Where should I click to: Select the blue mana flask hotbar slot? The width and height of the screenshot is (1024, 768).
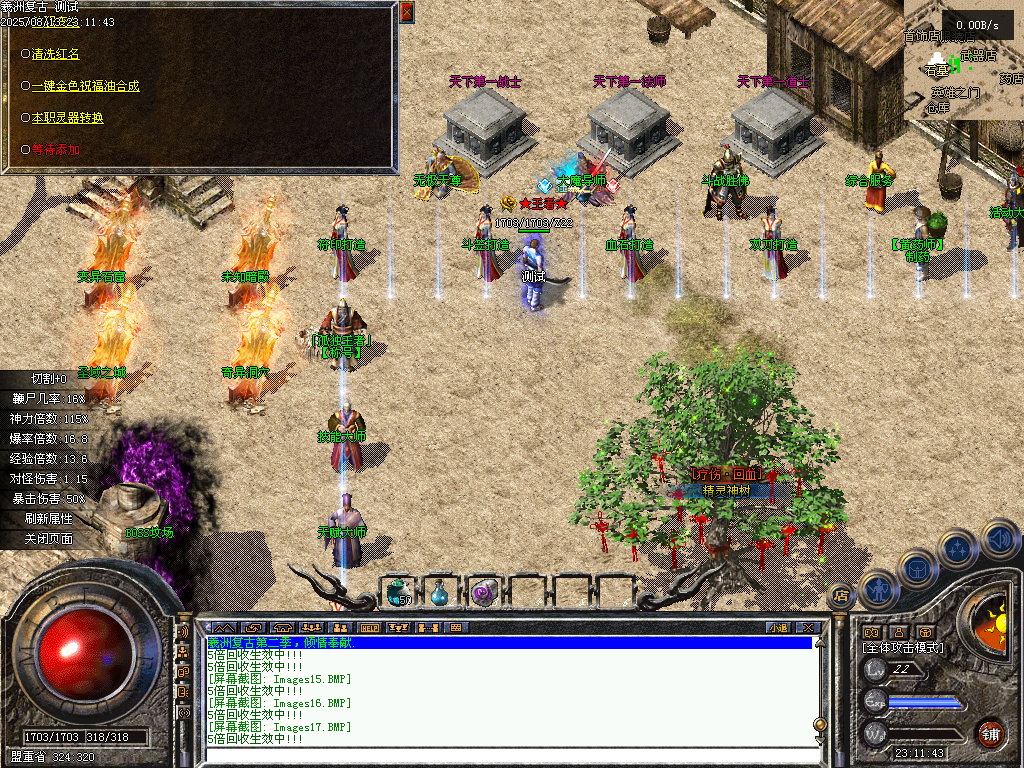pyautogui.click(x=440, y=592)
